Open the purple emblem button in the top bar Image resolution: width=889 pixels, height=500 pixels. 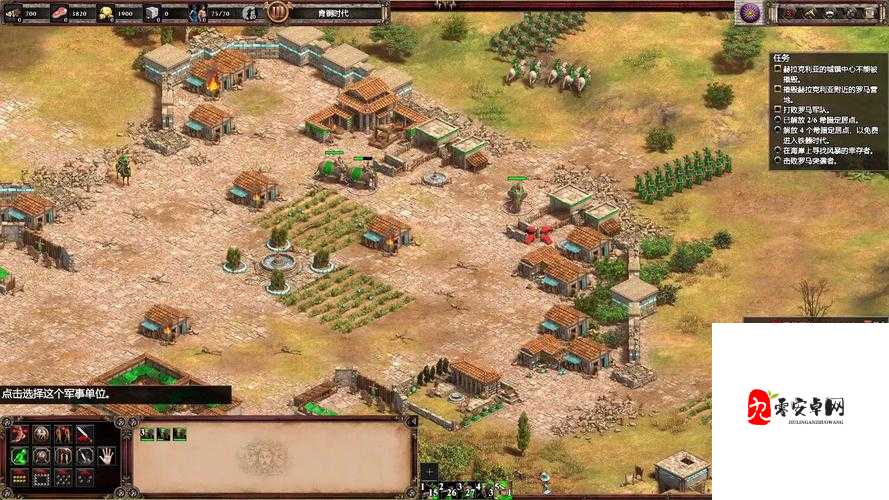click(x=749, y=12)
